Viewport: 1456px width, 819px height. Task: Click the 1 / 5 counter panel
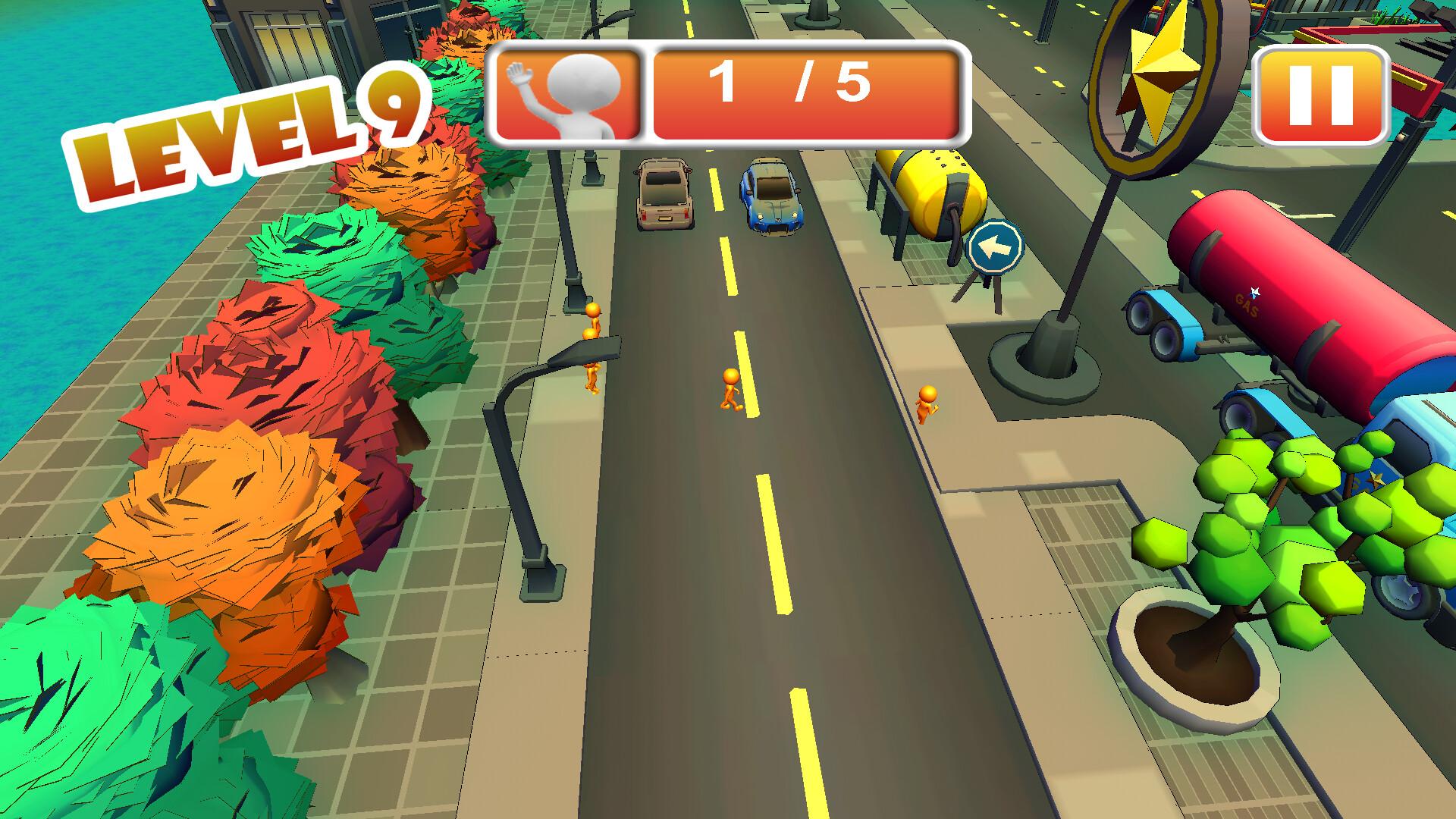pyautogui.click(x=804, y=91)
